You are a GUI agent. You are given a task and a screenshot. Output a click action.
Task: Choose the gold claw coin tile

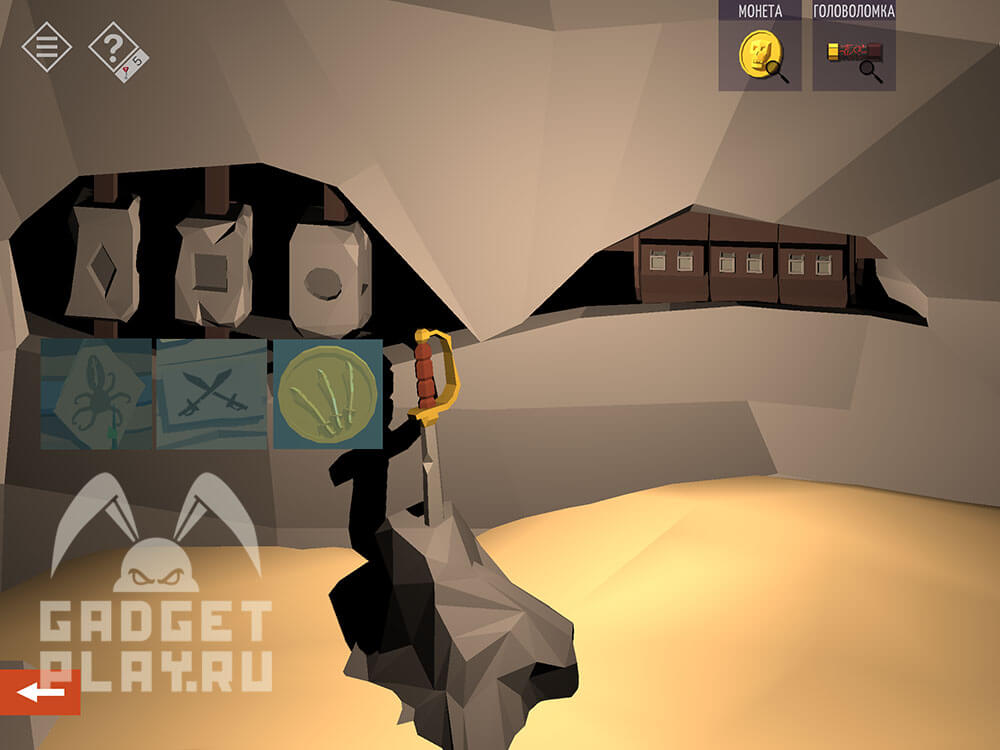coord(327,394)
